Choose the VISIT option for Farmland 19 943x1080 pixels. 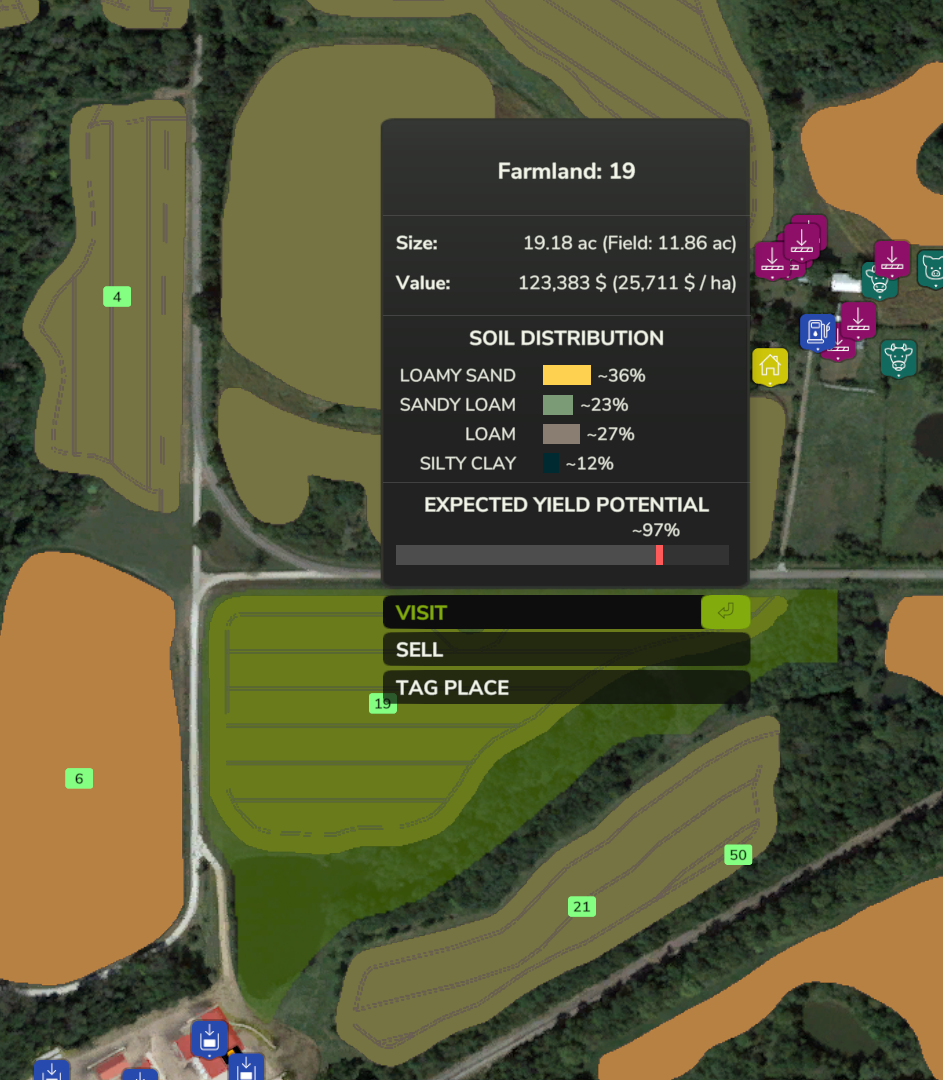click(x=565, y=612)
